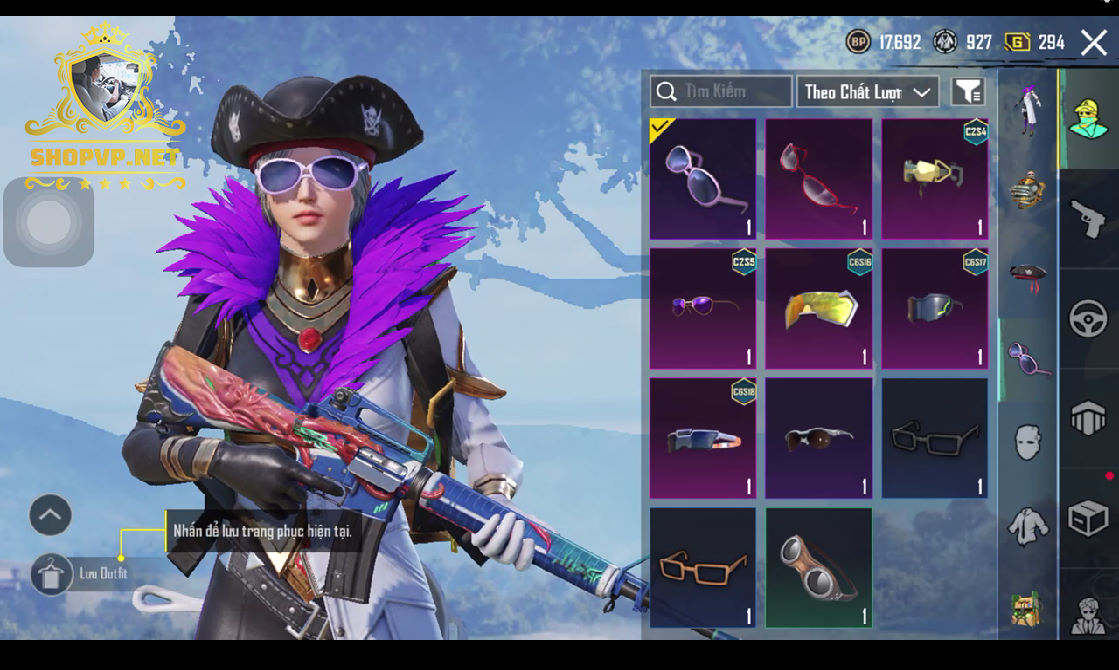Choose the dark visor marked C6S17

[935, 309]
